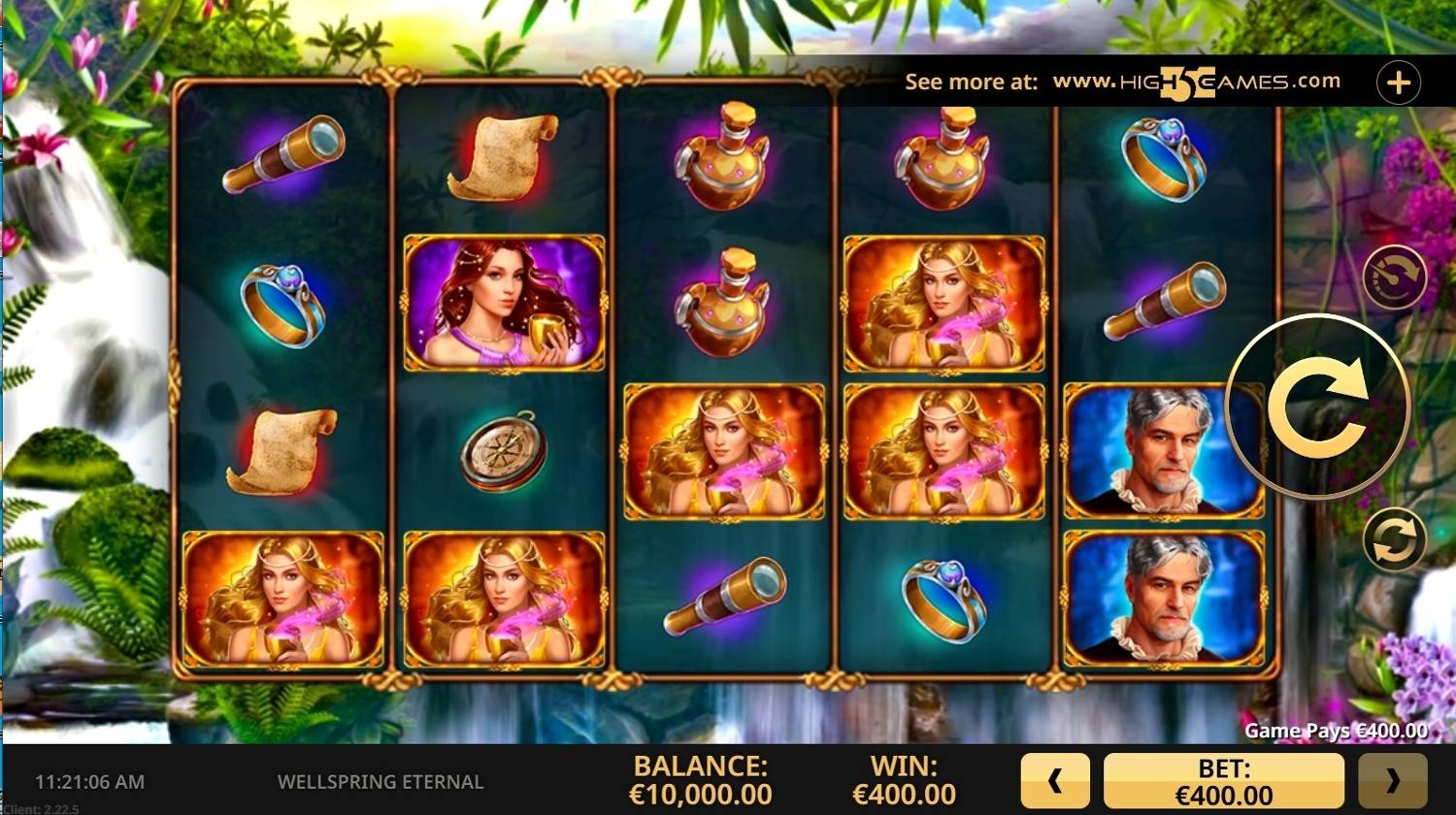Increase the bet with the right arrow
The image size is (1456, 815).
(1392, 781)
